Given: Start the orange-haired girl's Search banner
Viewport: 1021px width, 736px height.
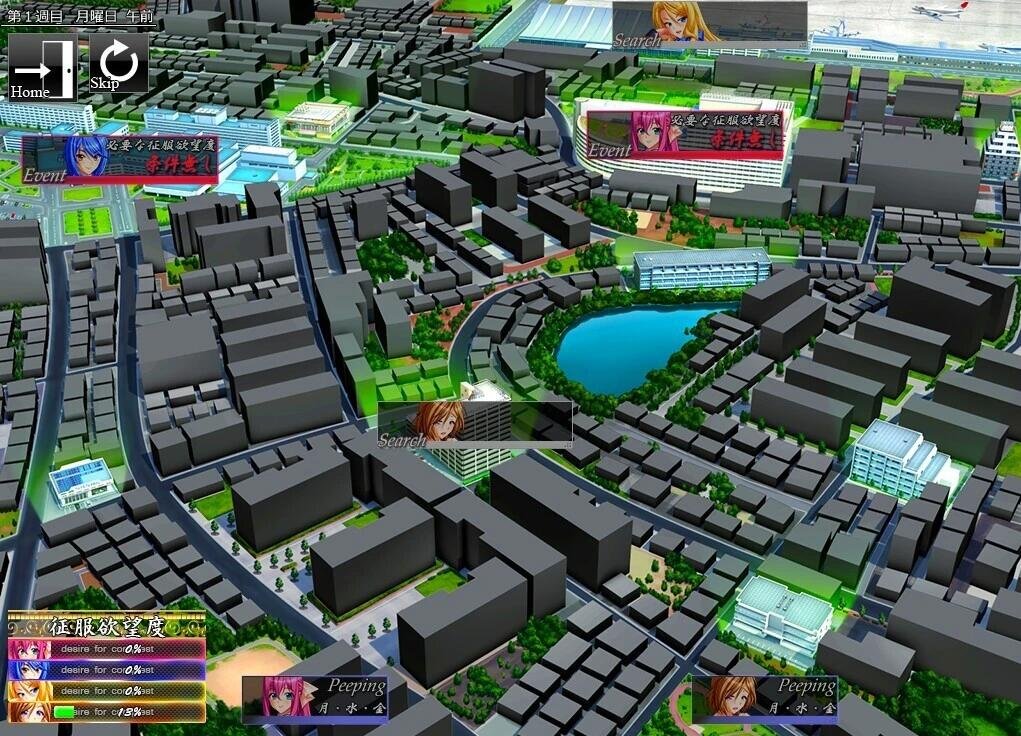Looking at the screenshot, I should [474, 422].
